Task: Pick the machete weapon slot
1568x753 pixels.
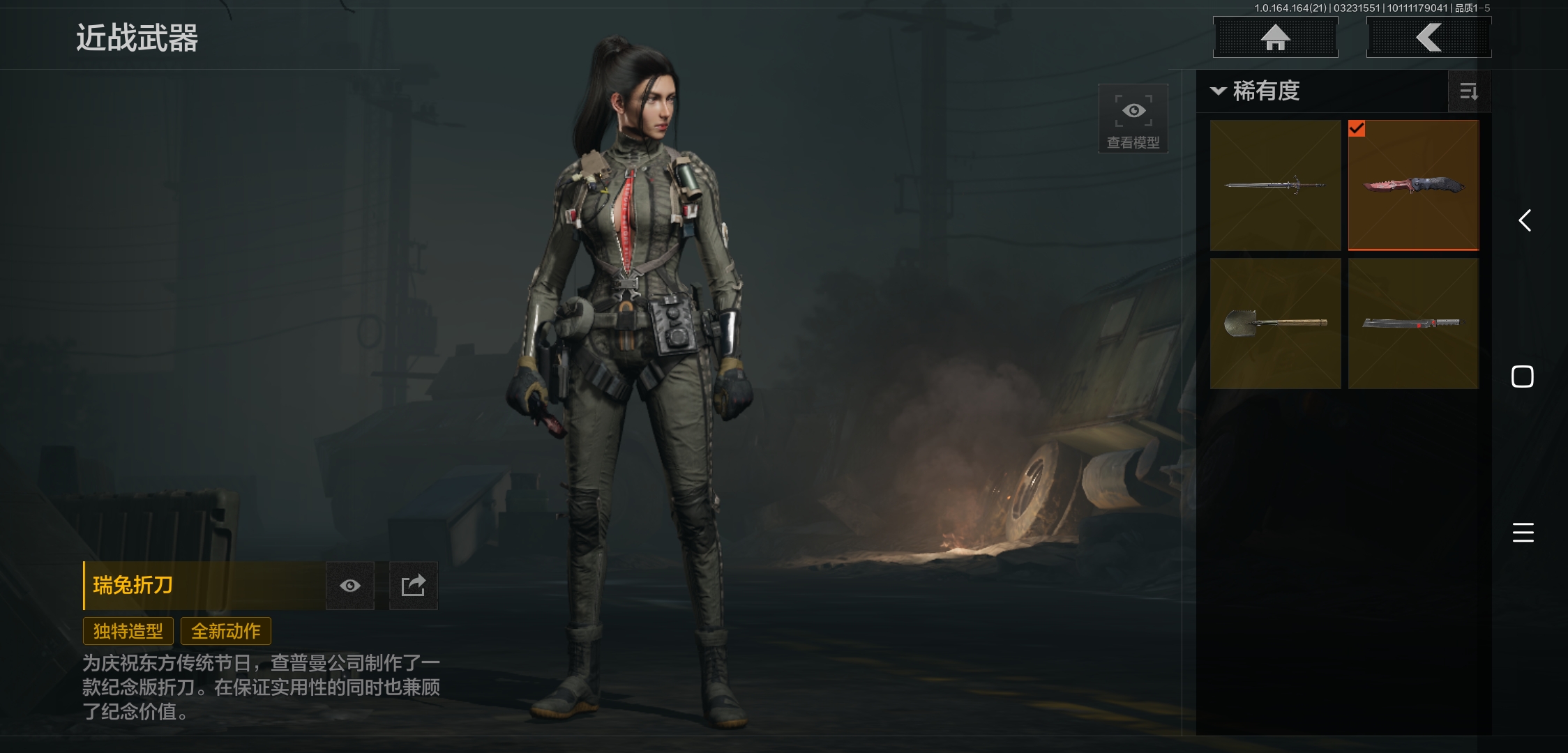Action: 1413,324
